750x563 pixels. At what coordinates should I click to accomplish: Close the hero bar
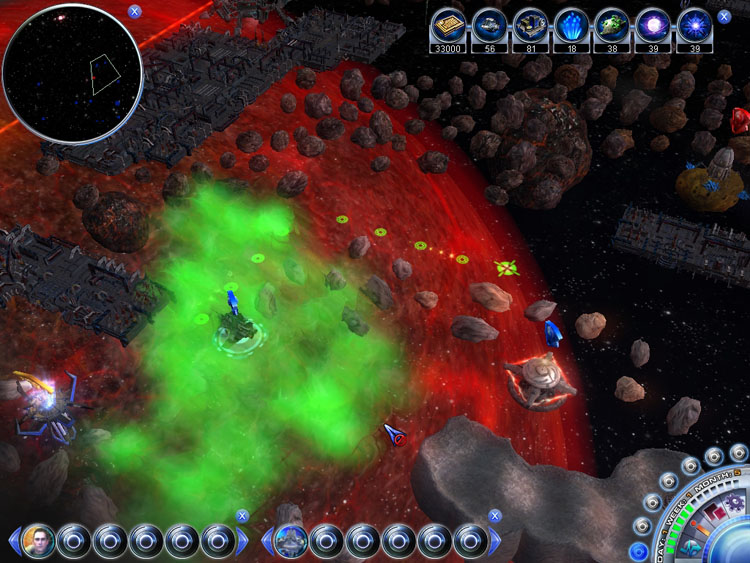tap(242, 516)
